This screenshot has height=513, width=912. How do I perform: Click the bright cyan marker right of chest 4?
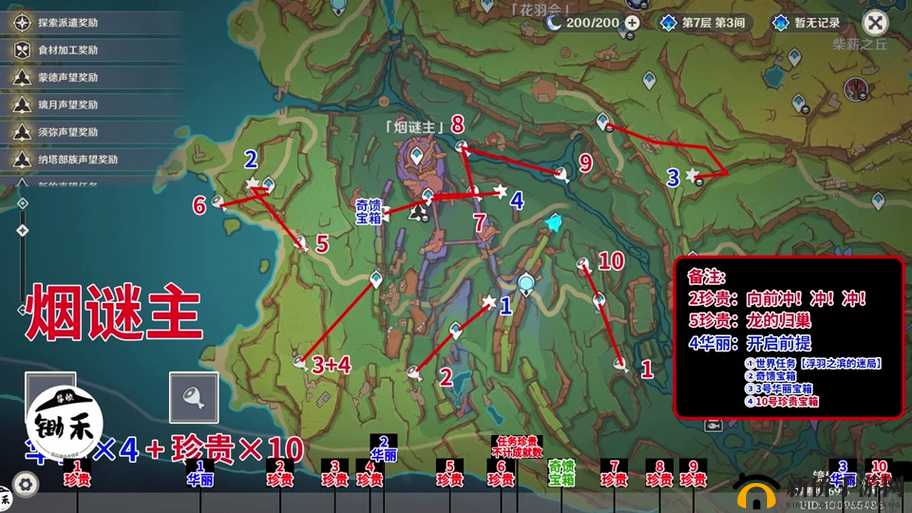(x=555, y=223)
